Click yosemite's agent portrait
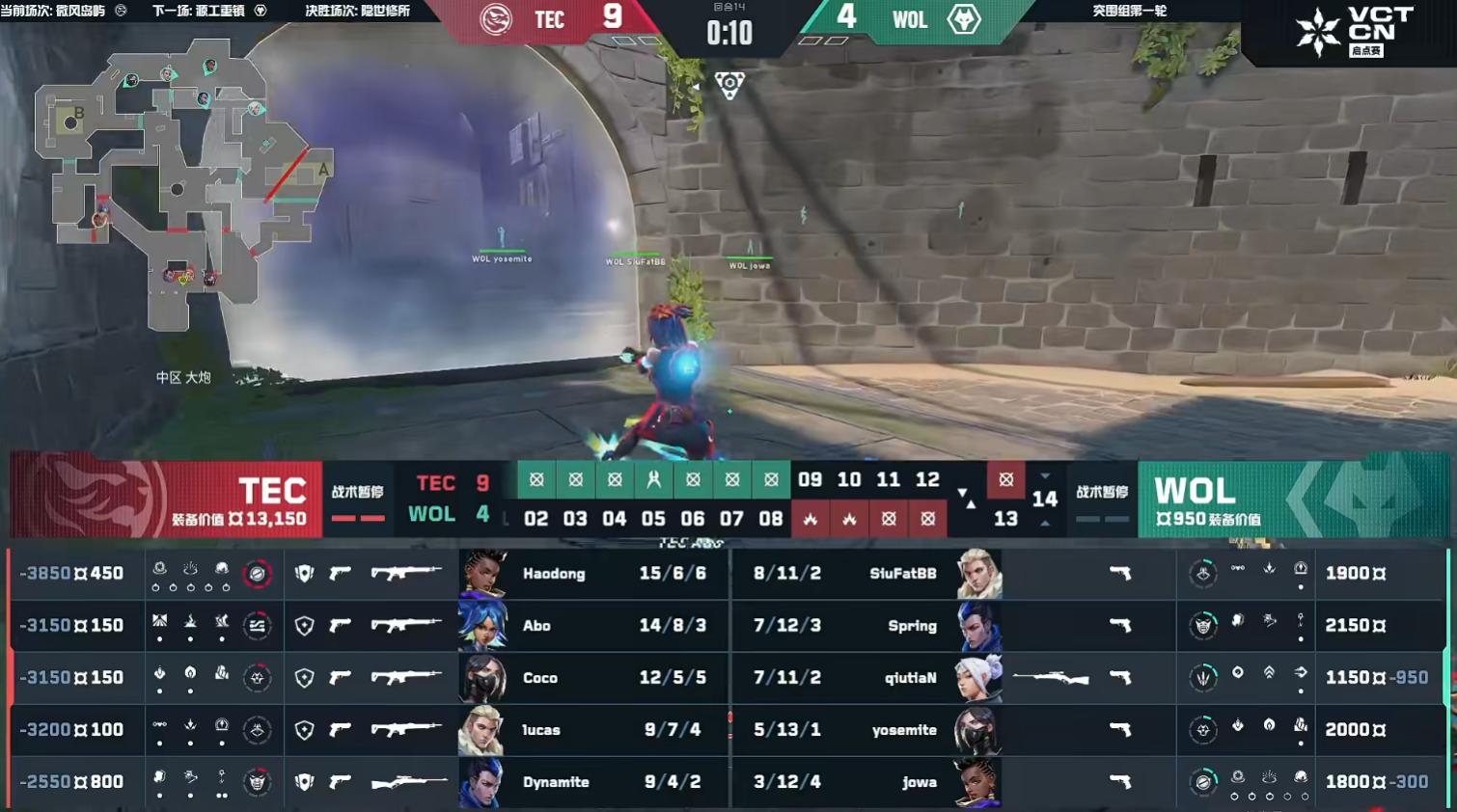 (978, 730)
